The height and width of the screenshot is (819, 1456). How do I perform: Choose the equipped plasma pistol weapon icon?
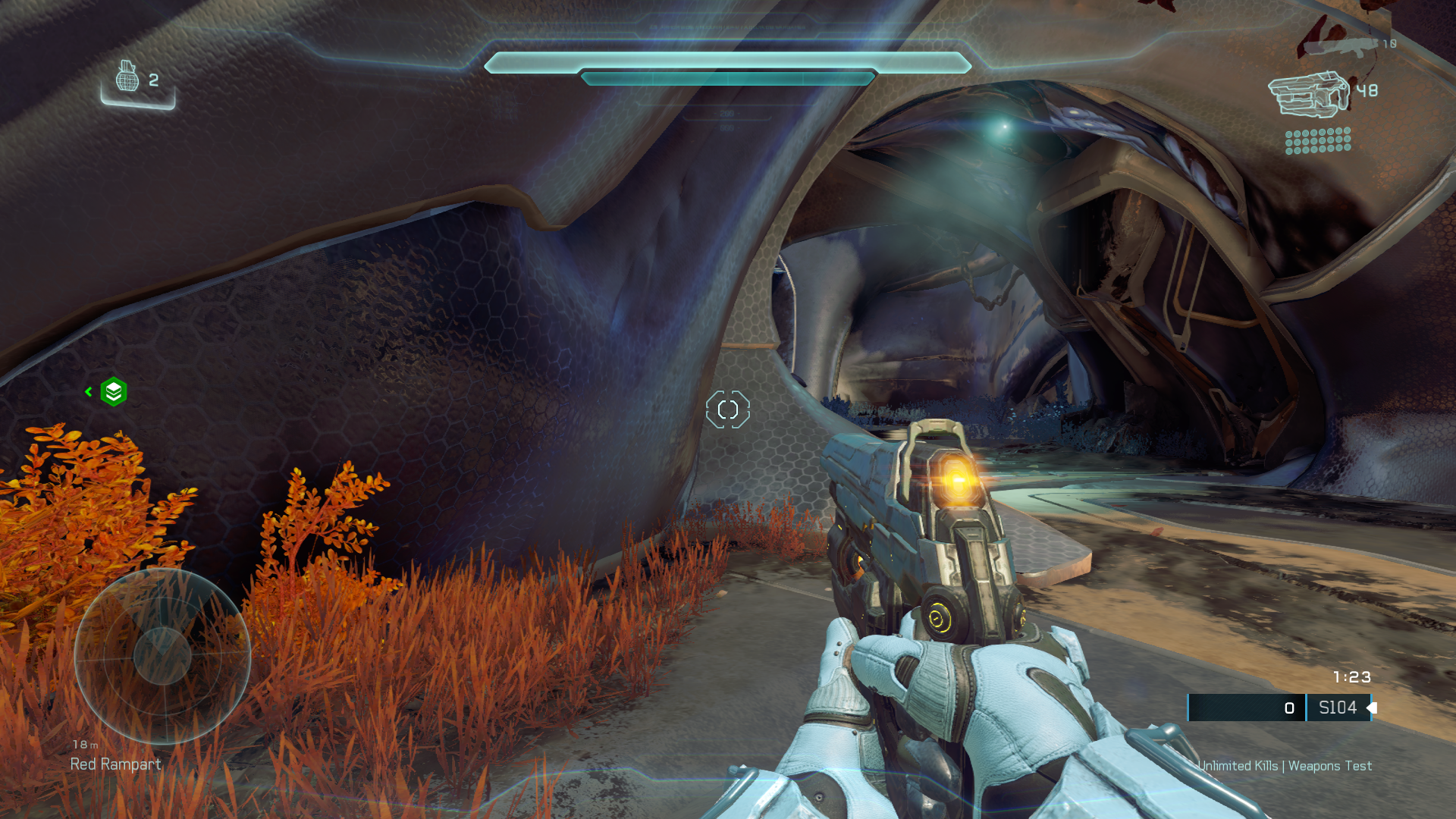1309,95
